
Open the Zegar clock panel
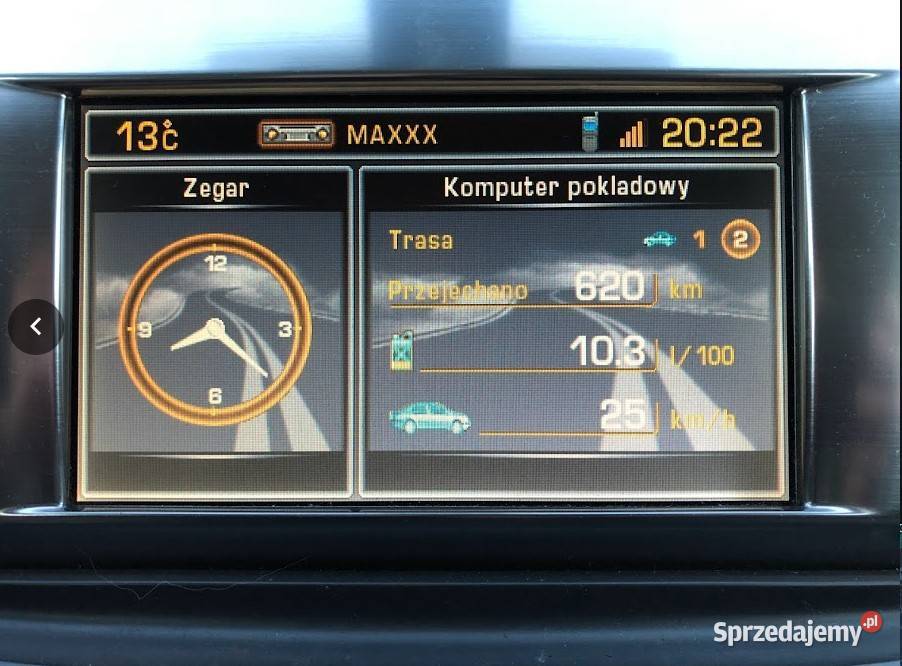point(215,188)
